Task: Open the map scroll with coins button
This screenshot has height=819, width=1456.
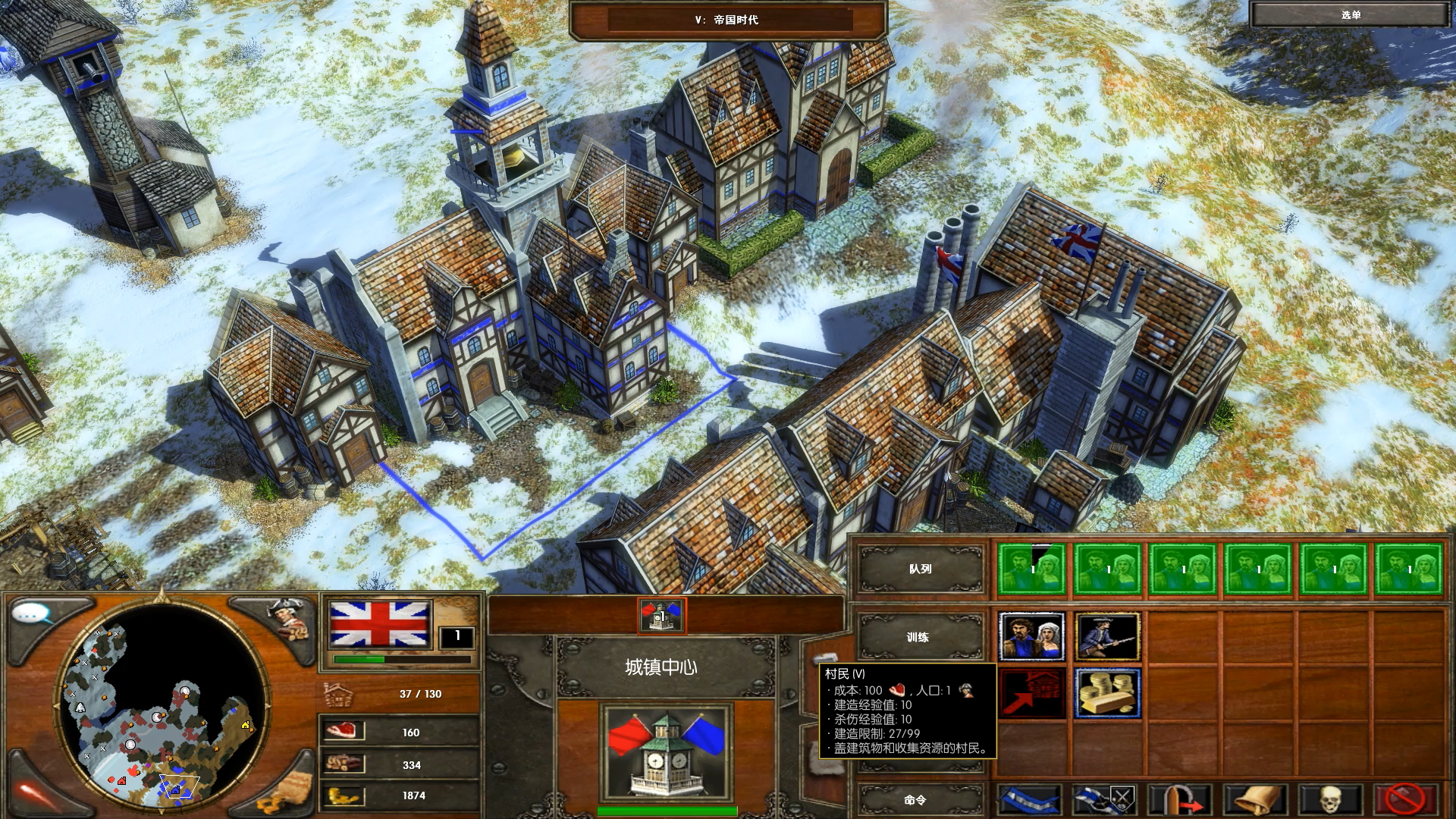Action: tap(287, 795)
